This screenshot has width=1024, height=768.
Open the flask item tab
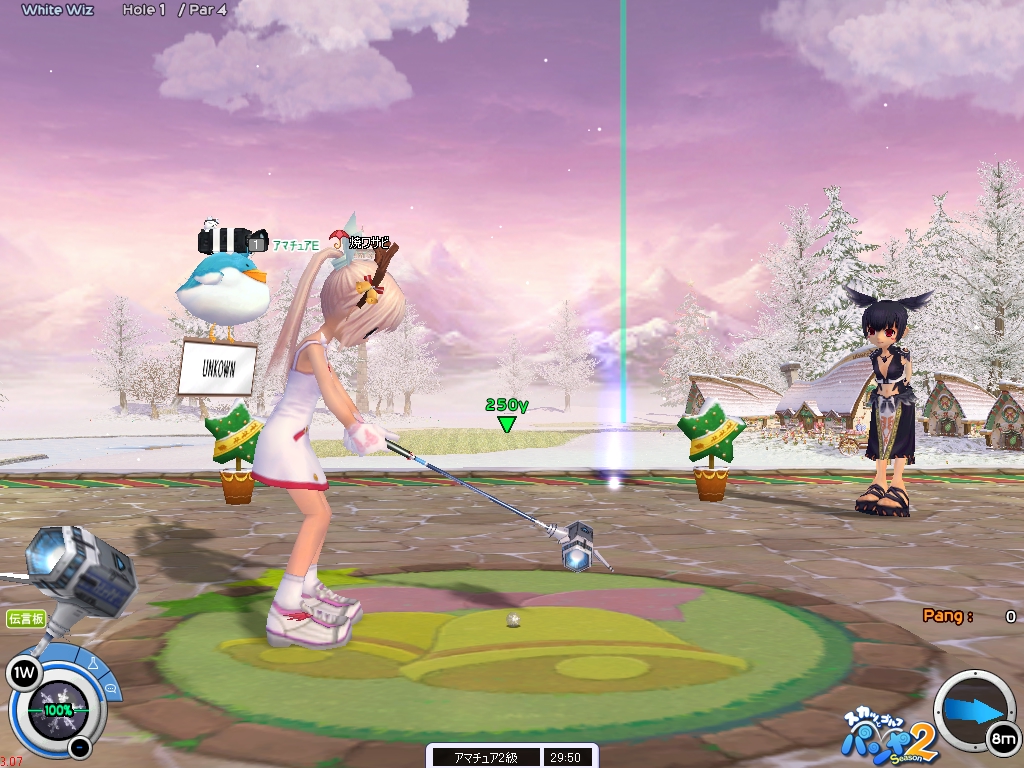tap(91, 664)
